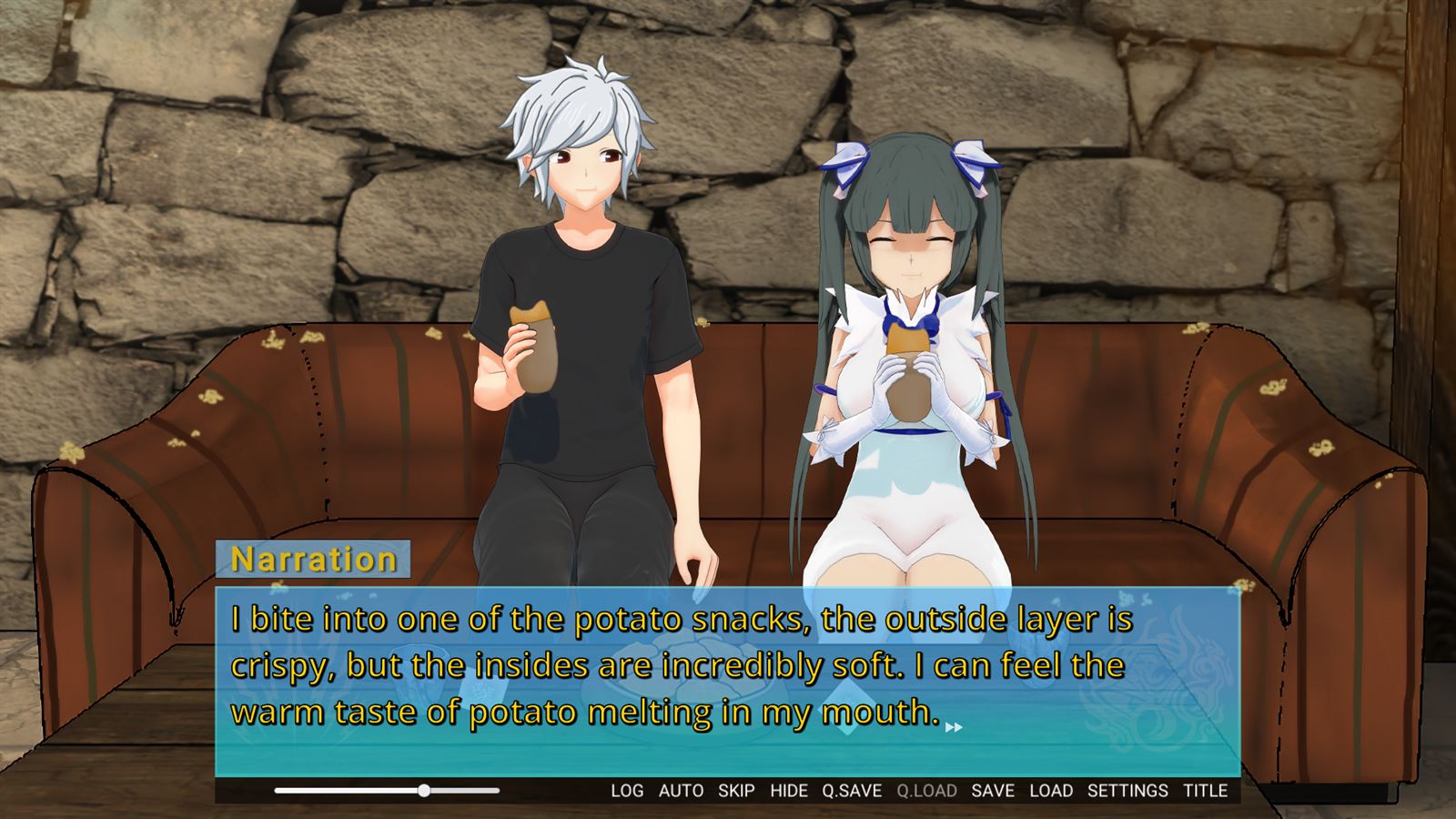Click the slider handle below the dialogue box
Screen dimensions: 1456x819
[x=424, y=791]
